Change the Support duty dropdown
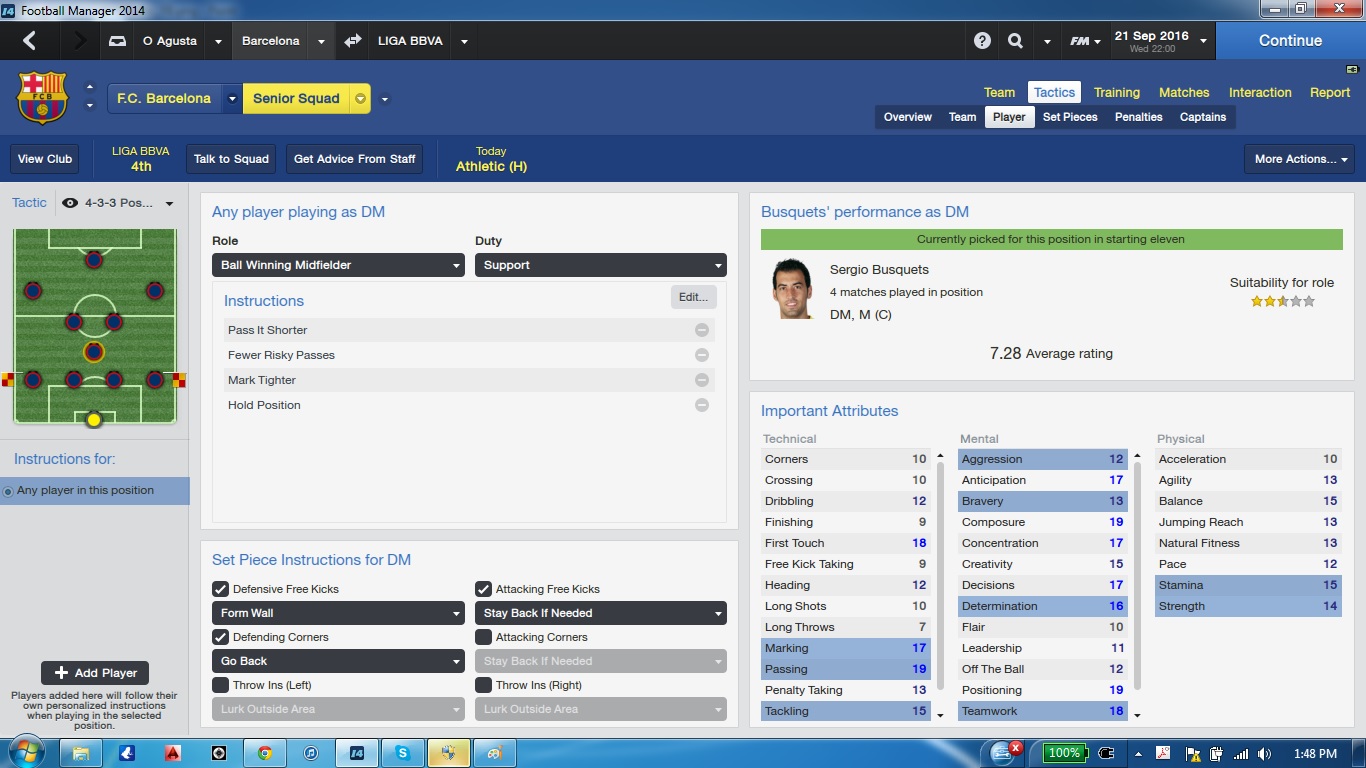1366x768 pixels. click(x=600, y=265)
